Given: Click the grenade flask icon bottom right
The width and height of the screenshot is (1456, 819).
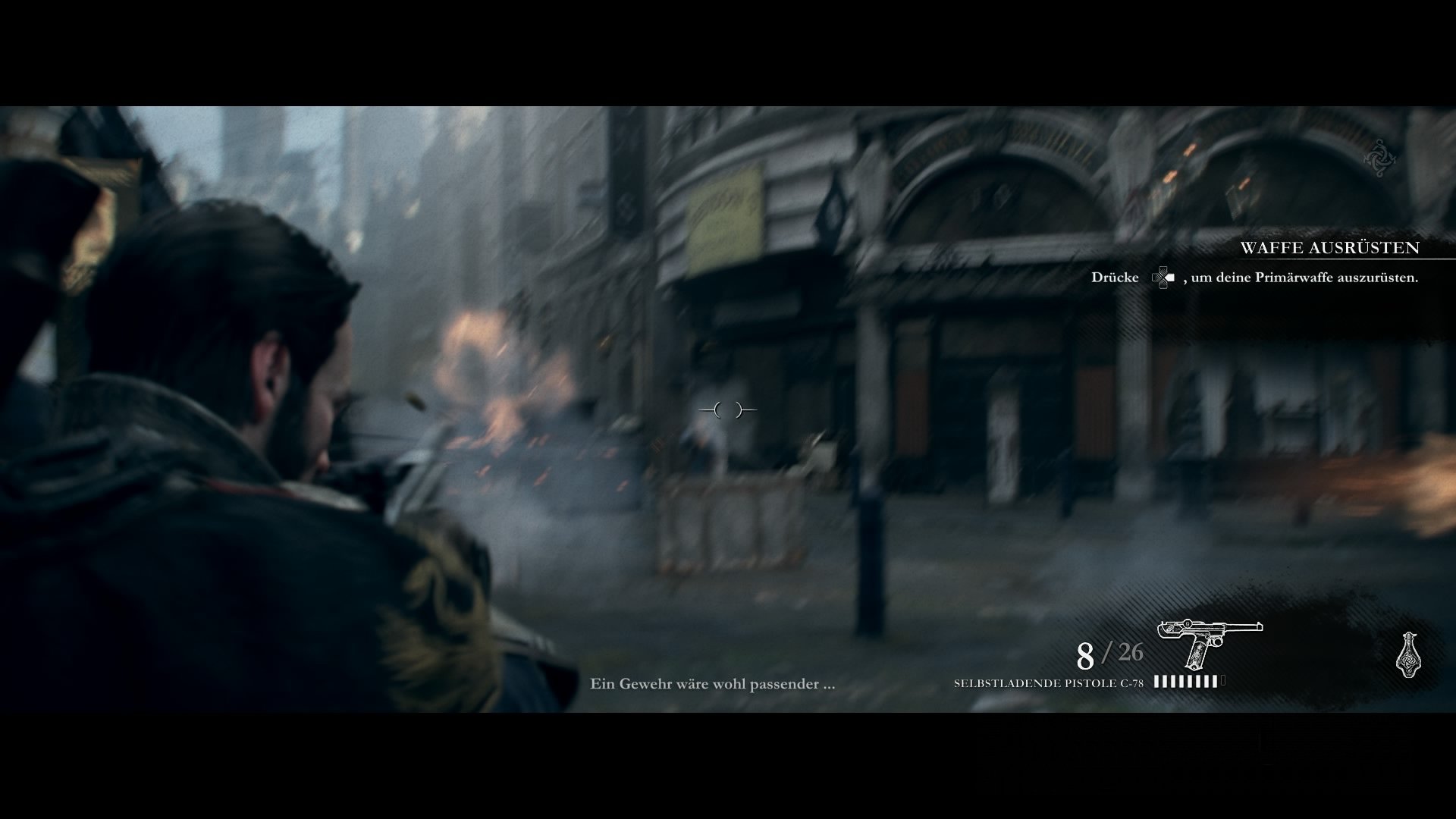Looking at the screenshot, I should (1409, 654).
